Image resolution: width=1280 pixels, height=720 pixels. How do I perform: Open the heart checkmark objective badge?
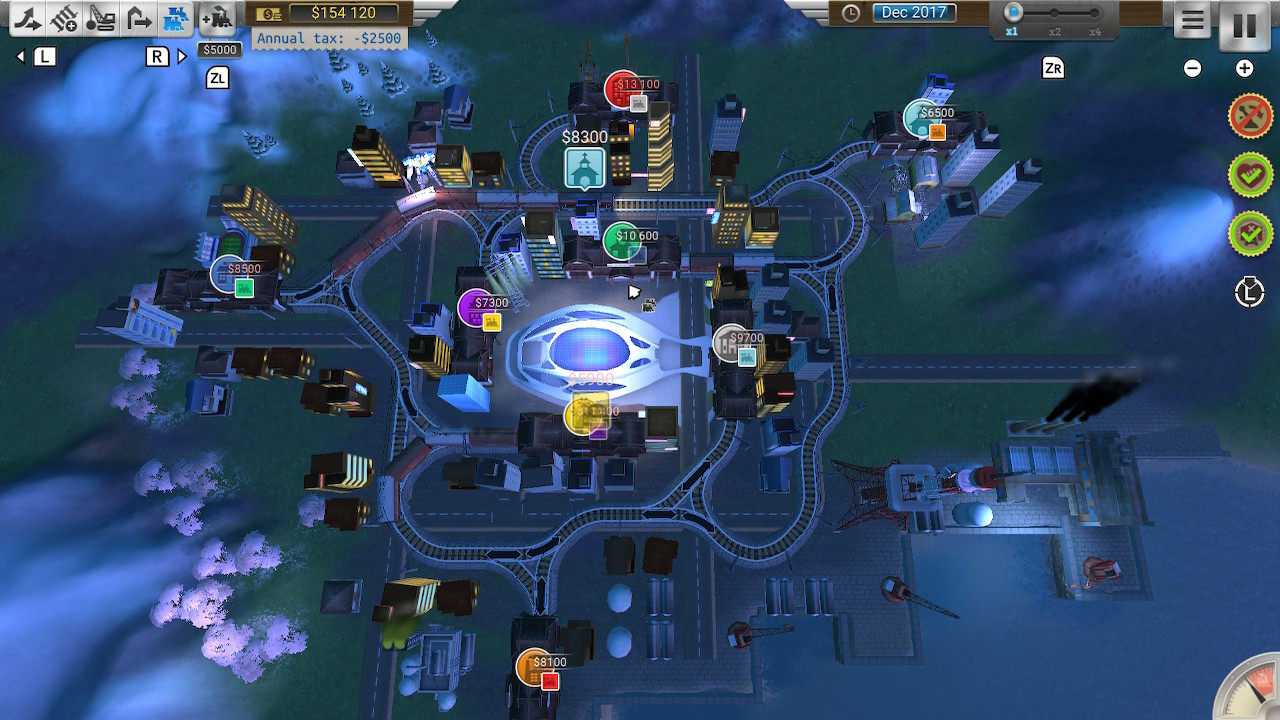(x=1249, y=176)
